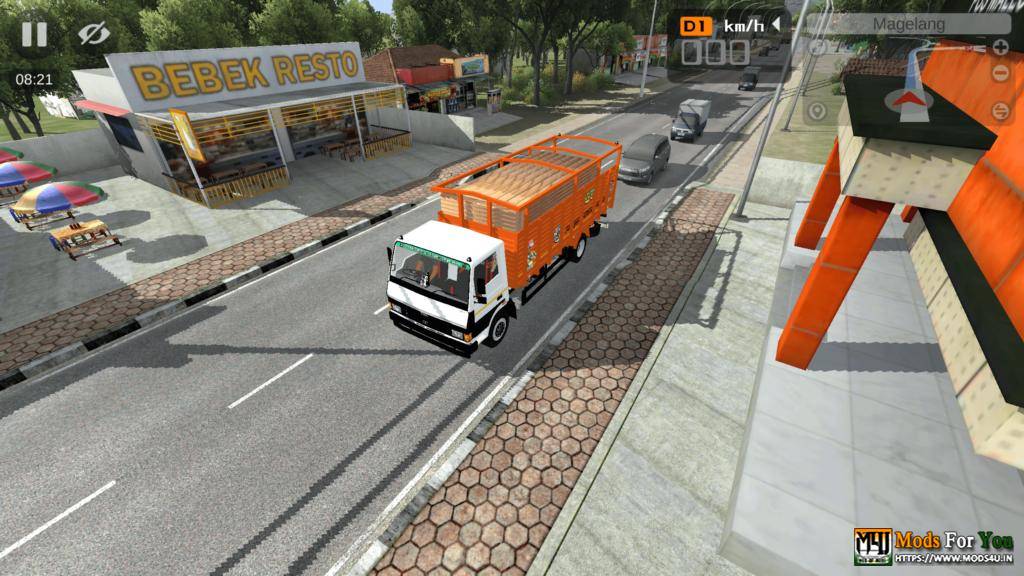The image size is (1024, 576).
Task: Toggle HUD visibility with the crossed-eye icon
Action: (93, 34)
